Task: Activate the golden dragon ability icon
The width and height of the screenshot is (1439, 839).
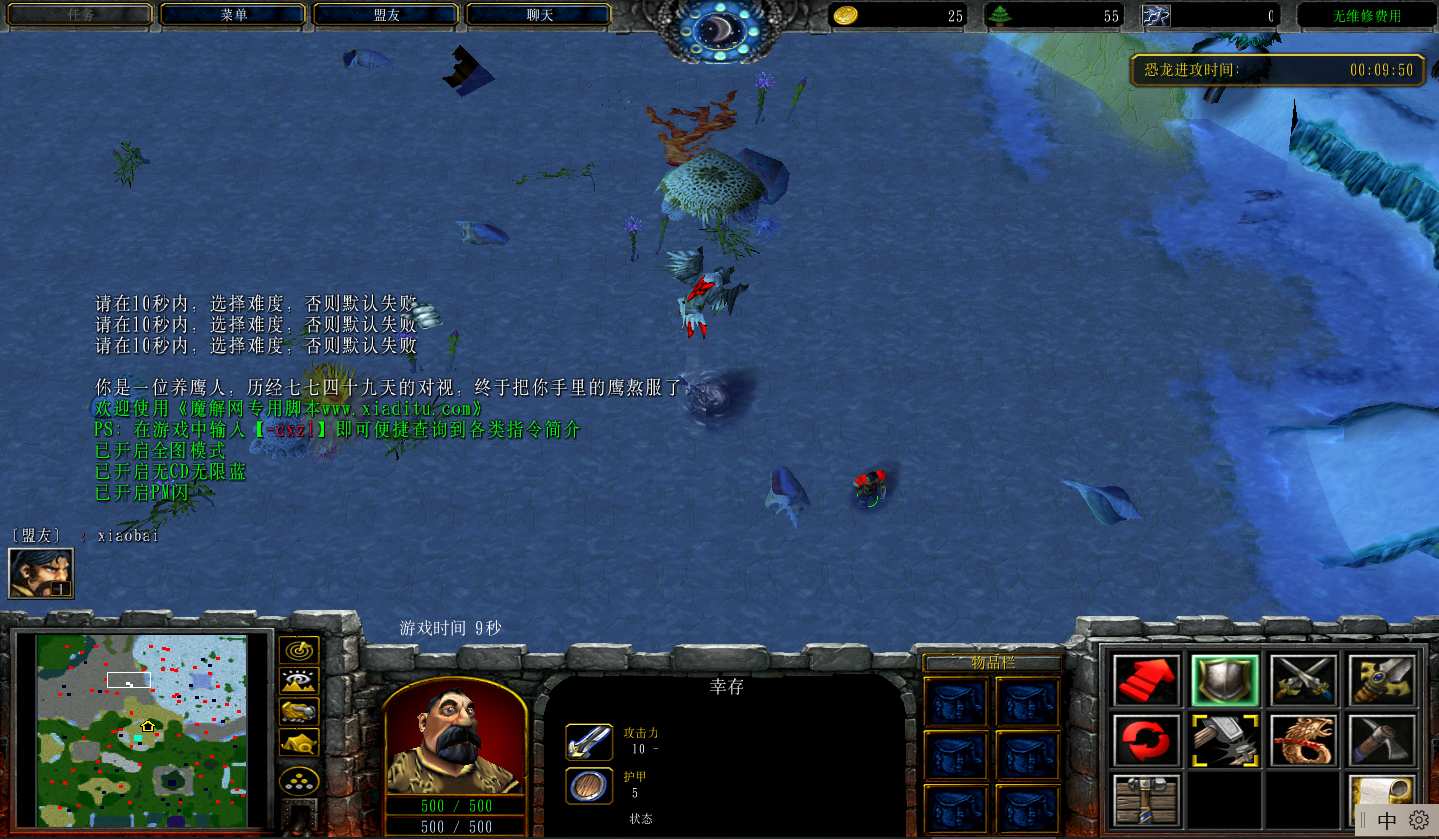Action: pyautogui.click(x=1303, y=740)
